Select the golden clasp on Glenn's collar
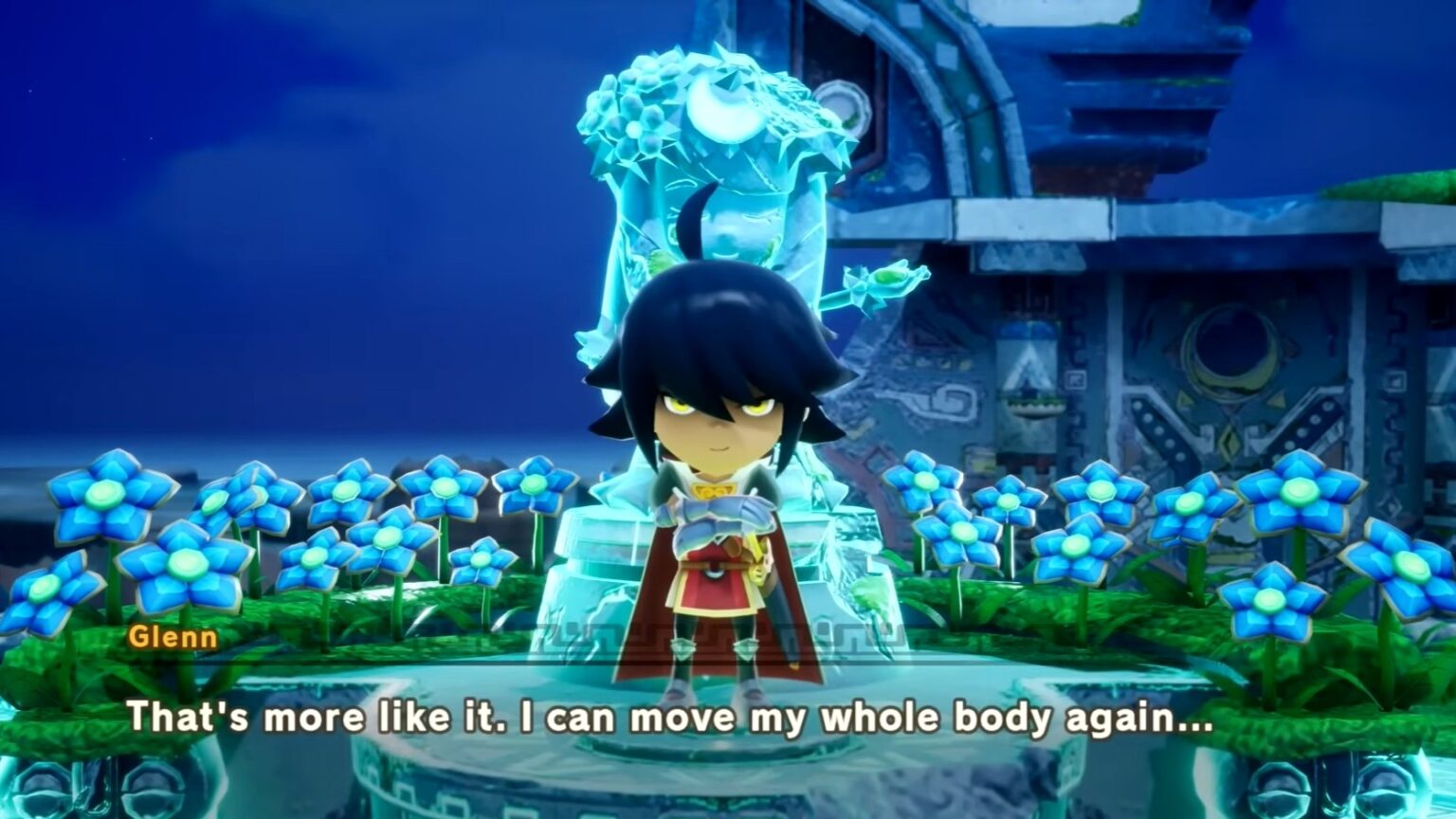This screenshot has width=1456, height=819. coord(711,485)
